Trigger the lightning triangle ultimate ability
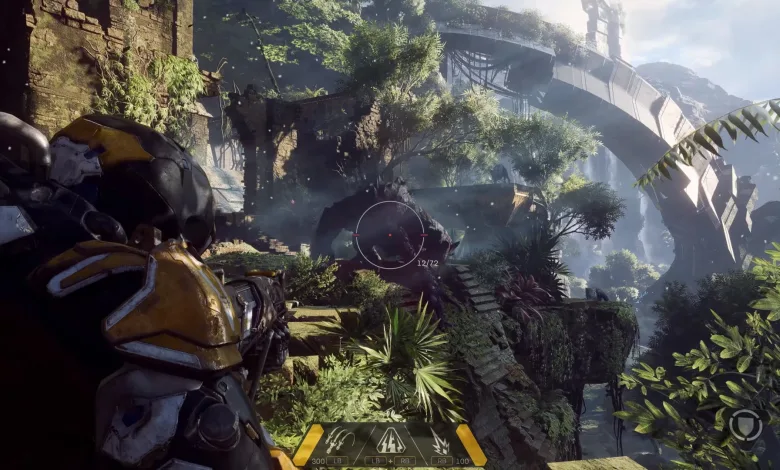Screen dimensions: 780x470 (389, 440)
